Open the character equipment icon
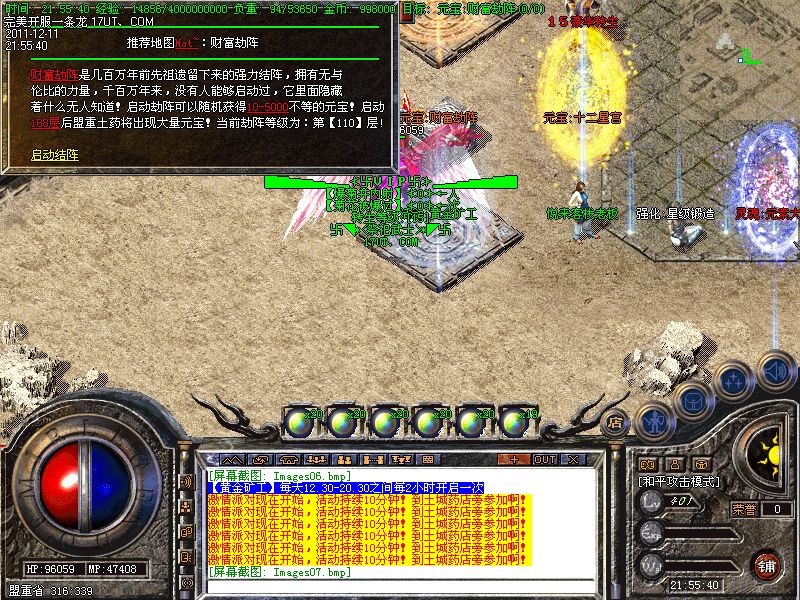This screenshot has width=800, height=600. pos(654,421)
